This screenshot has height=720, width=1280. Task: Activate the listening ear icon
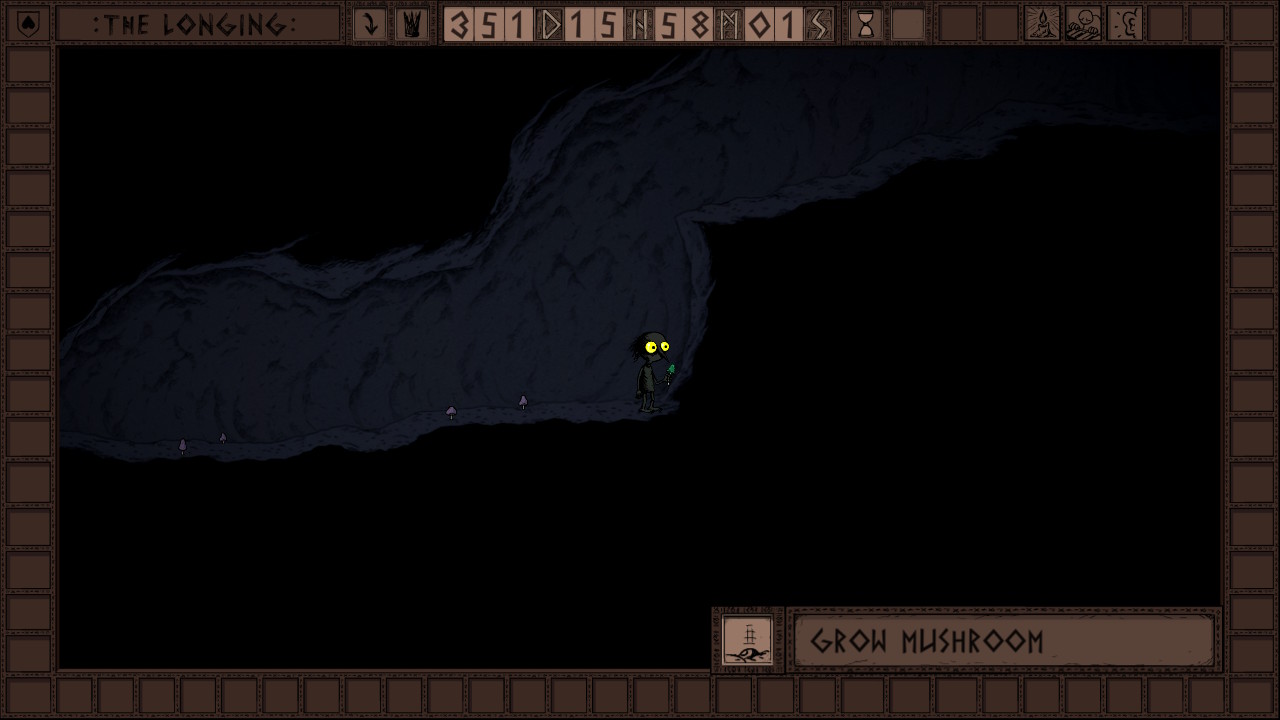1126,24
